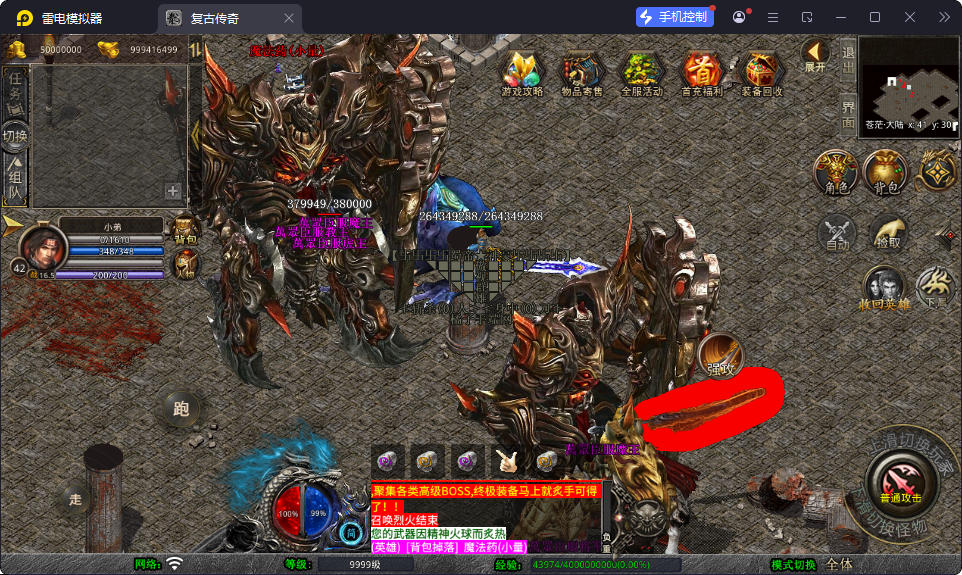Open the round 背包 money bag button
962x575 pixels.
click(885, 171)
